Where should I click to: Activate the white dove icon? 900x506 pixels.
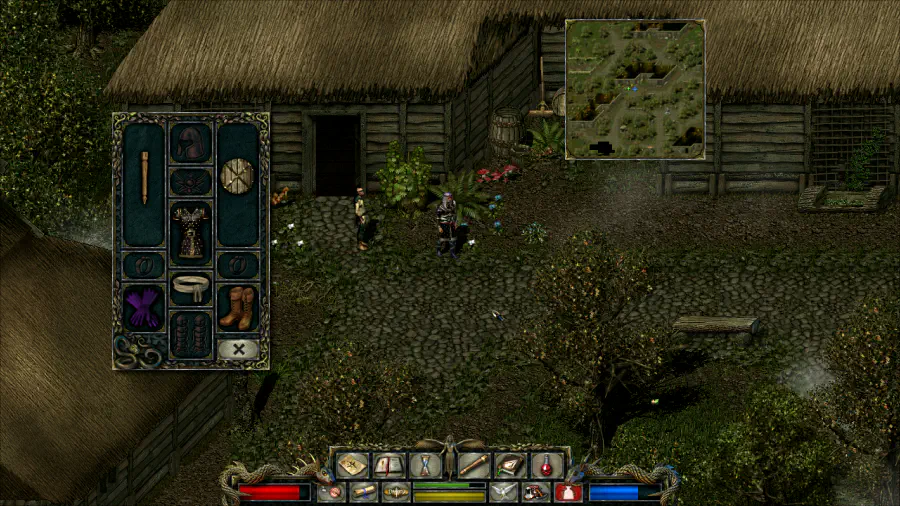click(503, 492)
